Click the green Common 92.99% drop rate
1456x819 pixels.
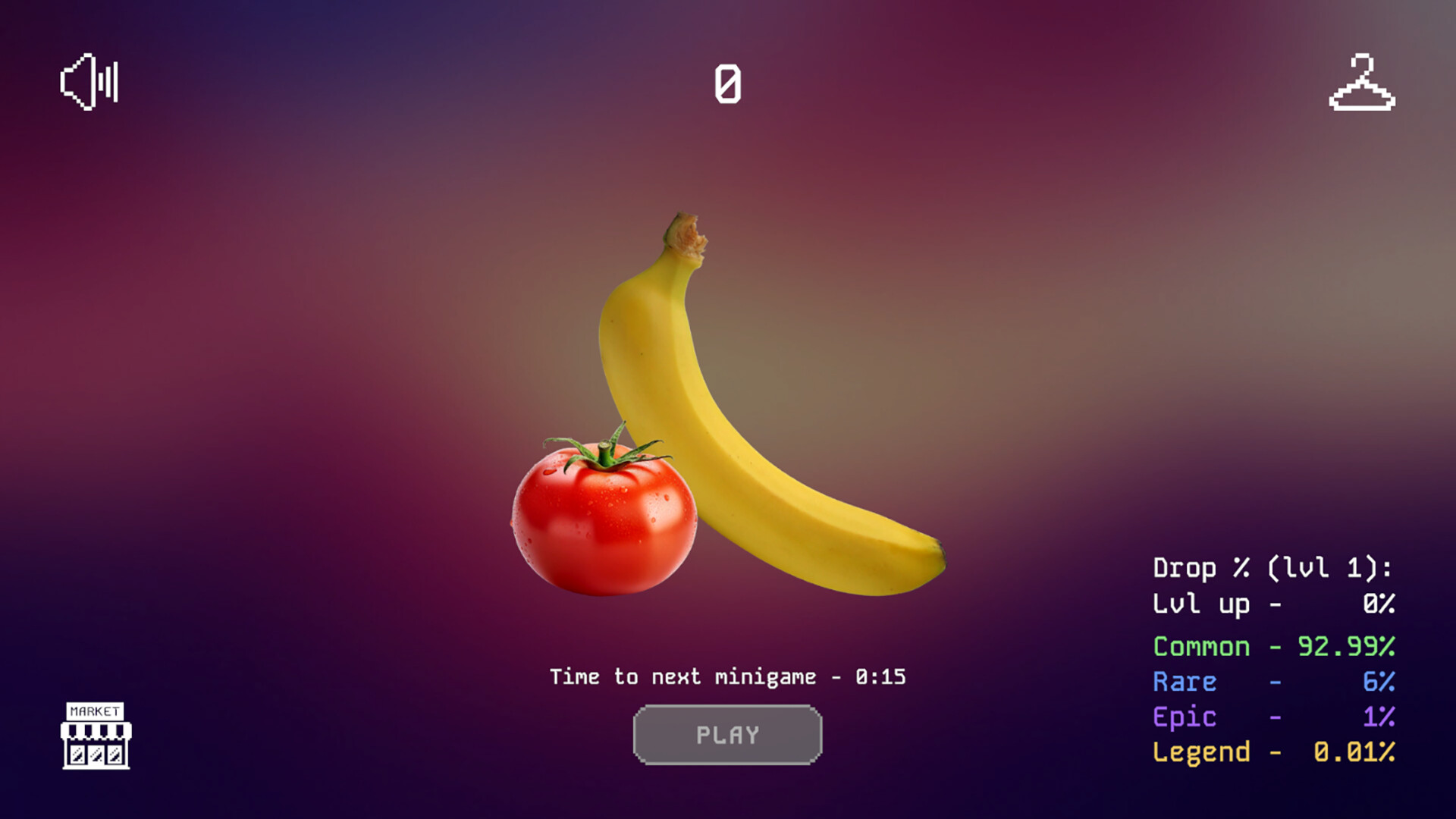tap(1272, 645)
